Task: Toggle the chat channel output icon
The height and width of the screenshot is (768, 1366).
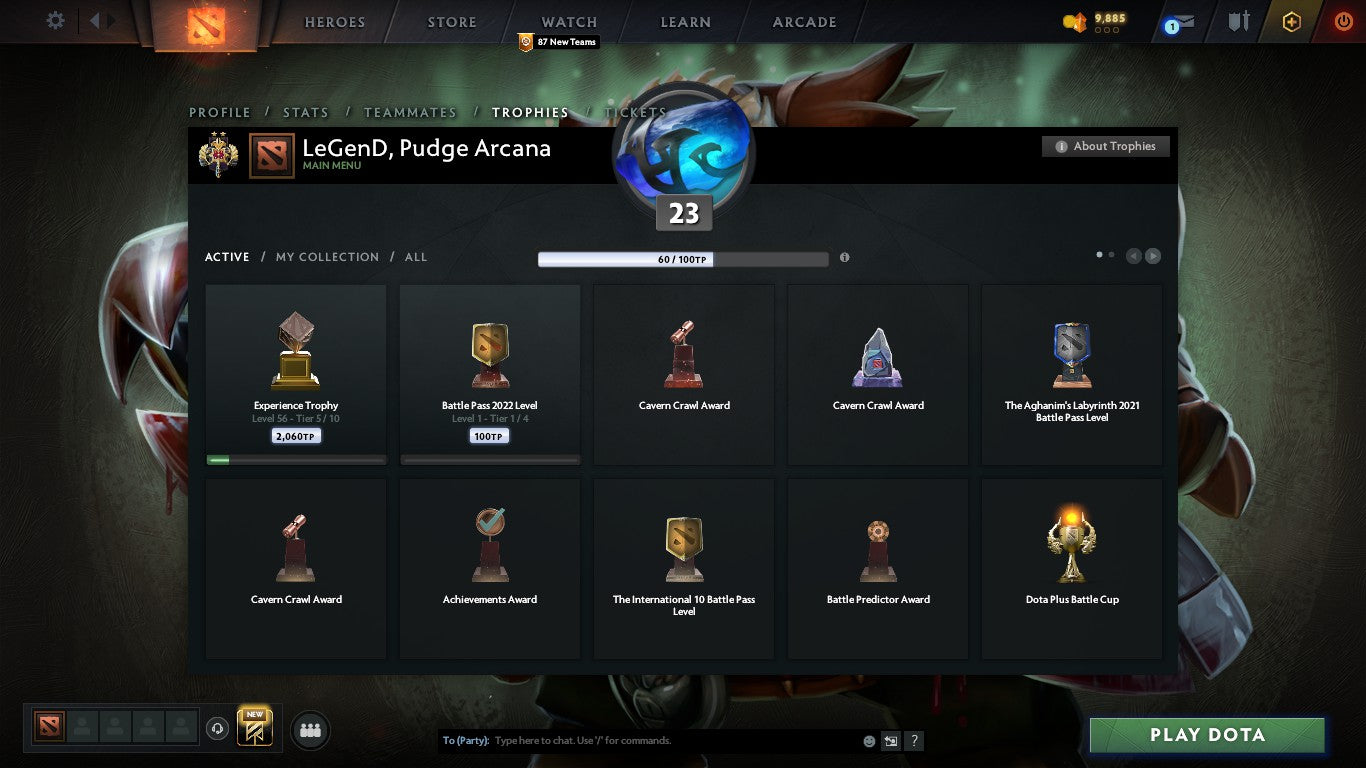Action: 889,740
